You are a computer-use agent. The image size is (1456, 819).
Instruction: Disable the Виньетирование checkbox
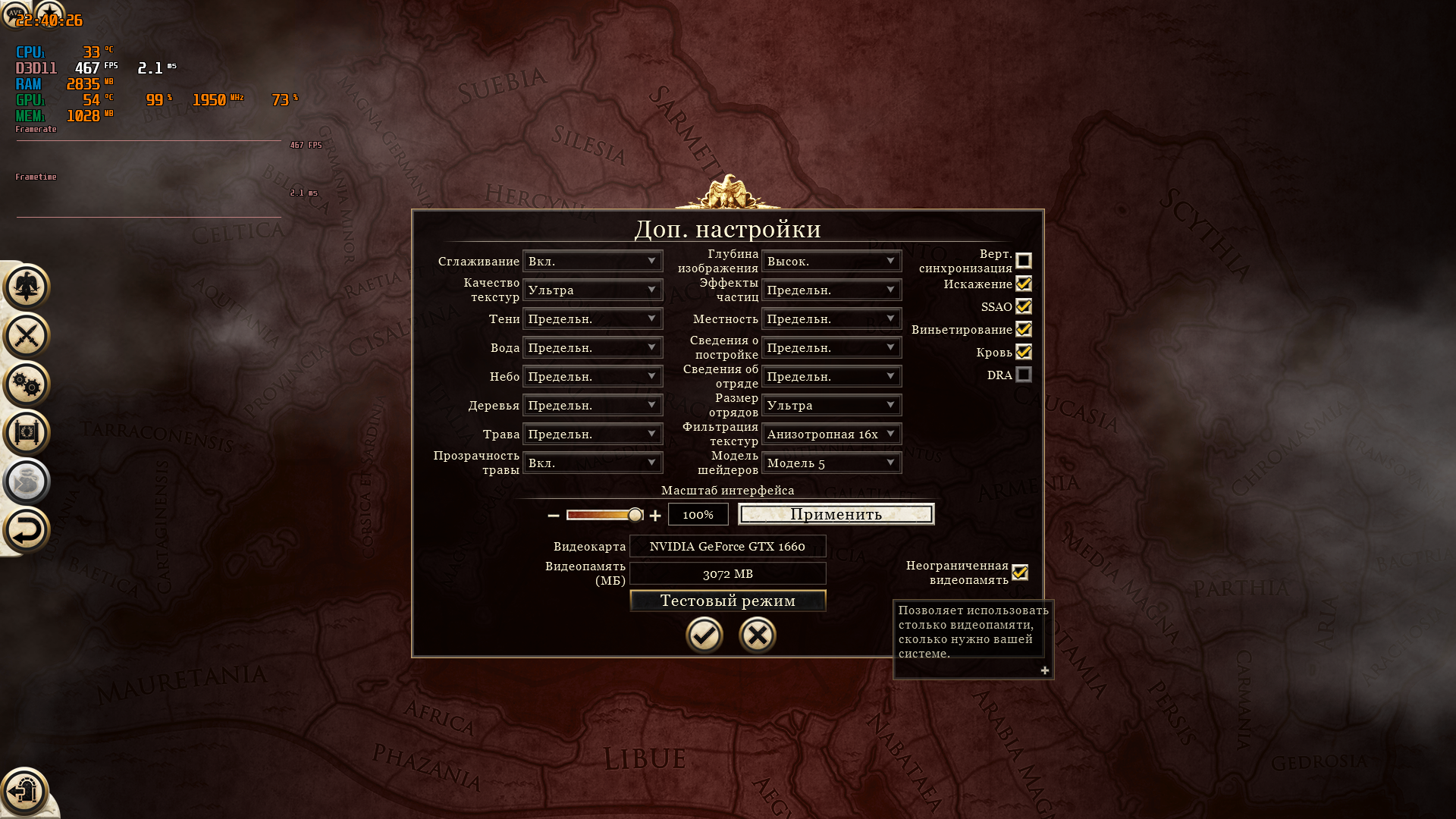click(1024, 329)
